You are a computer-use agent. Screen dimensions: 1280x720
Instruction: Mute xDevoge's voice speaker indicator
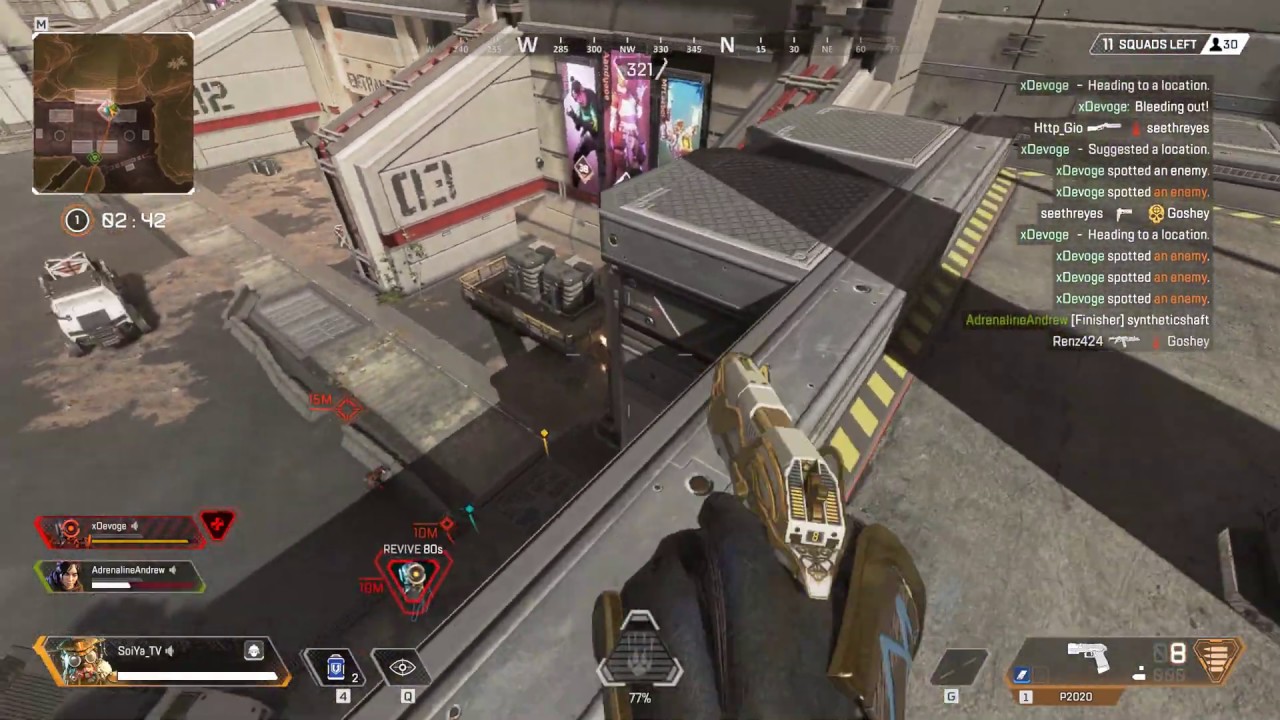(134, 525)
